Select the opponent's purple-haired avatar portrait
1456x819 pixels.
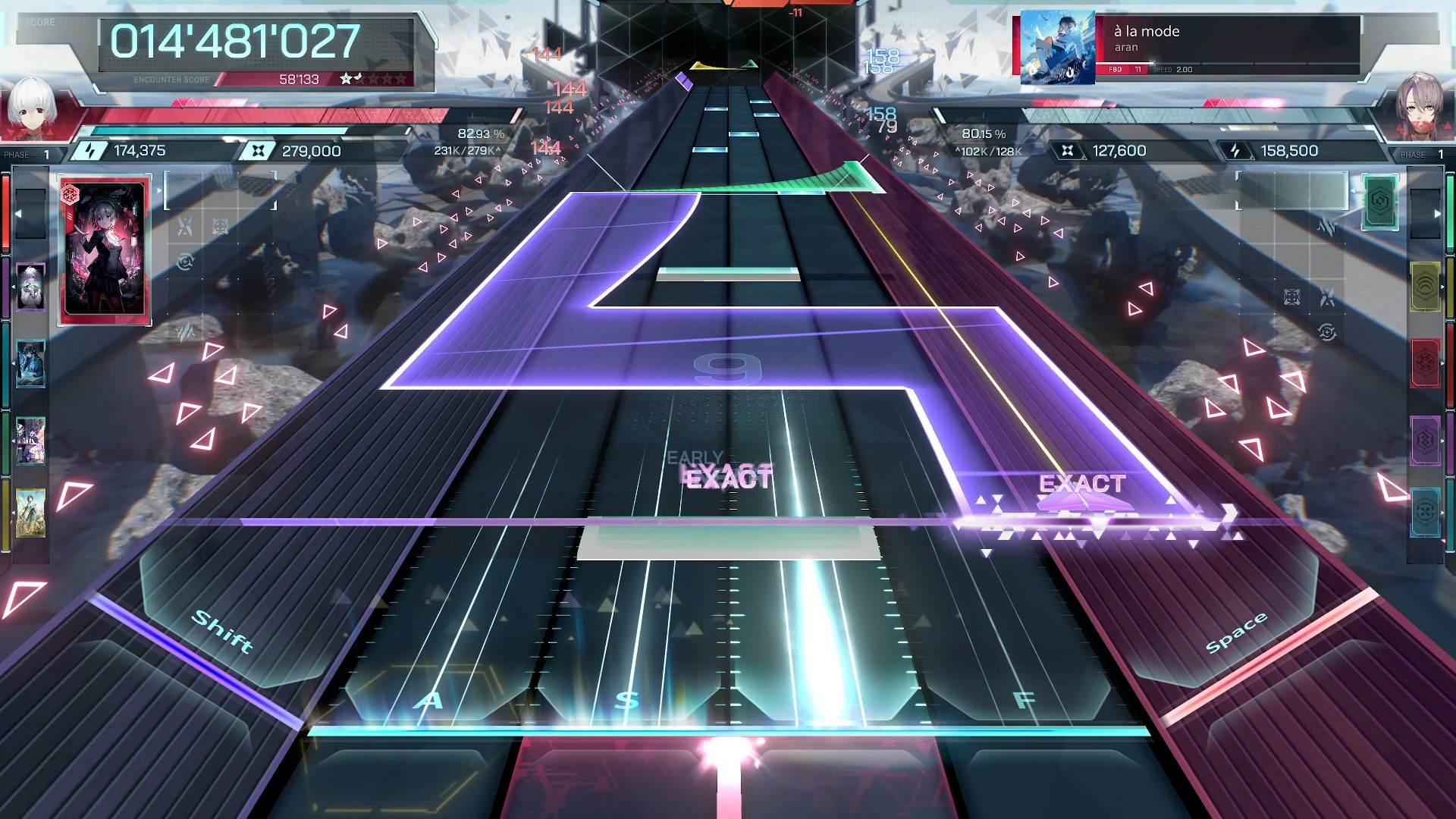1420,106
